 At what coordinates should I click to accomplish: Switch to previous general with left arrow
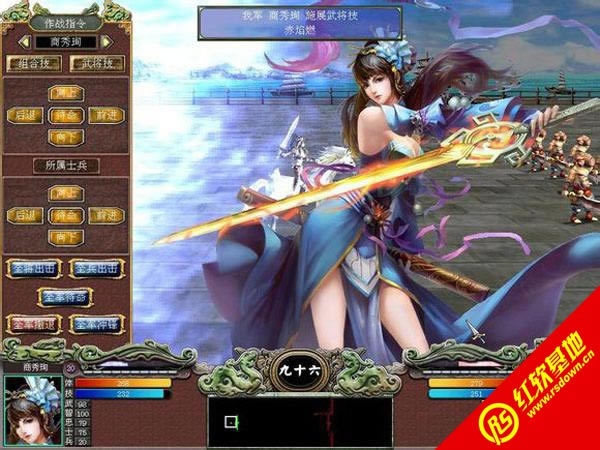23,43
